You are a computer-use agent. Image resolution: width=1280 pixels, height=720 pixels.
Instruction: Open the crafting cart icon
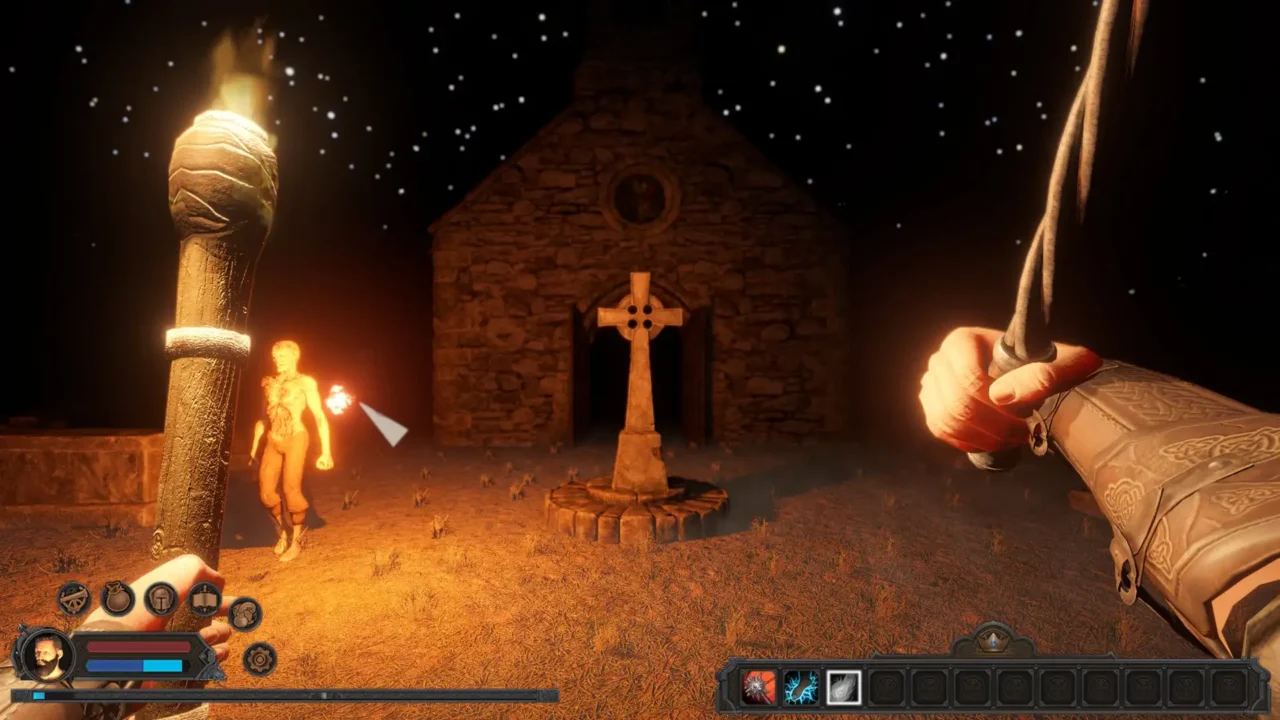(72, 600)
